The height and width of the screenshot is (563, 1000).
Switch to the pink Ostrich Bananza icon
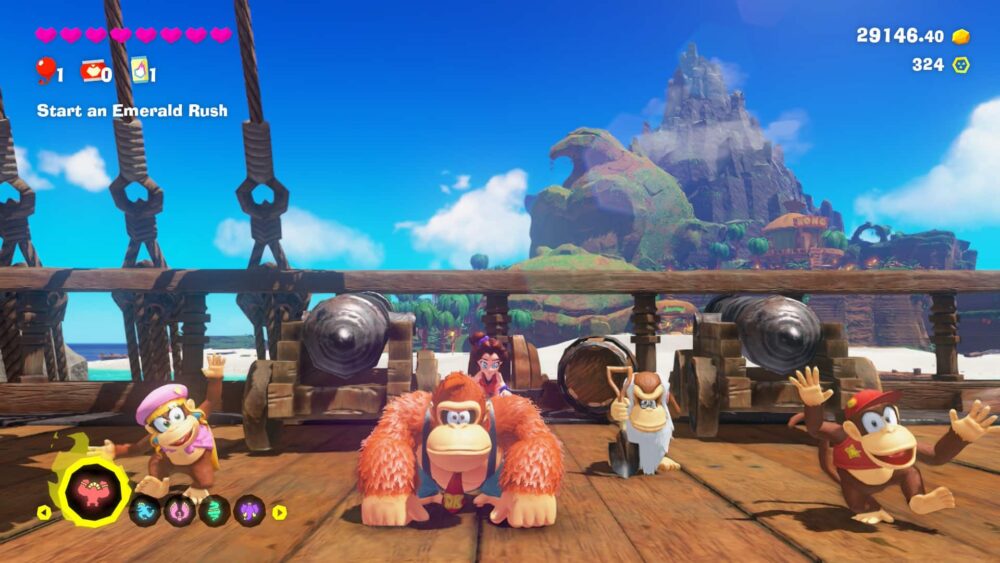[x=179, y=511]
